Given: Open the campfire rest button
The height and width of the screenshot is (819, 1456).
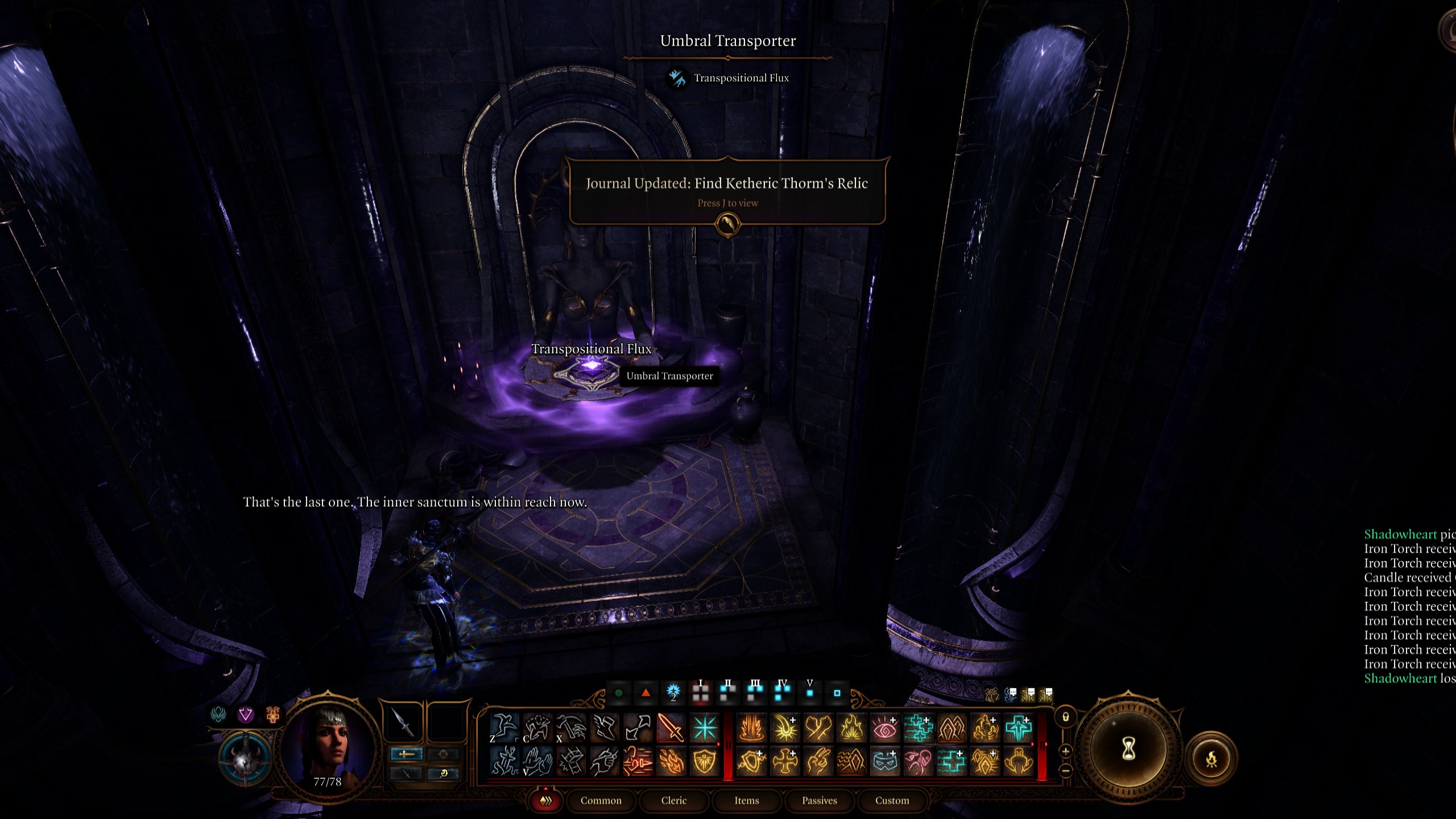Looking at the screenshot, I should [x=1211, y=759].
